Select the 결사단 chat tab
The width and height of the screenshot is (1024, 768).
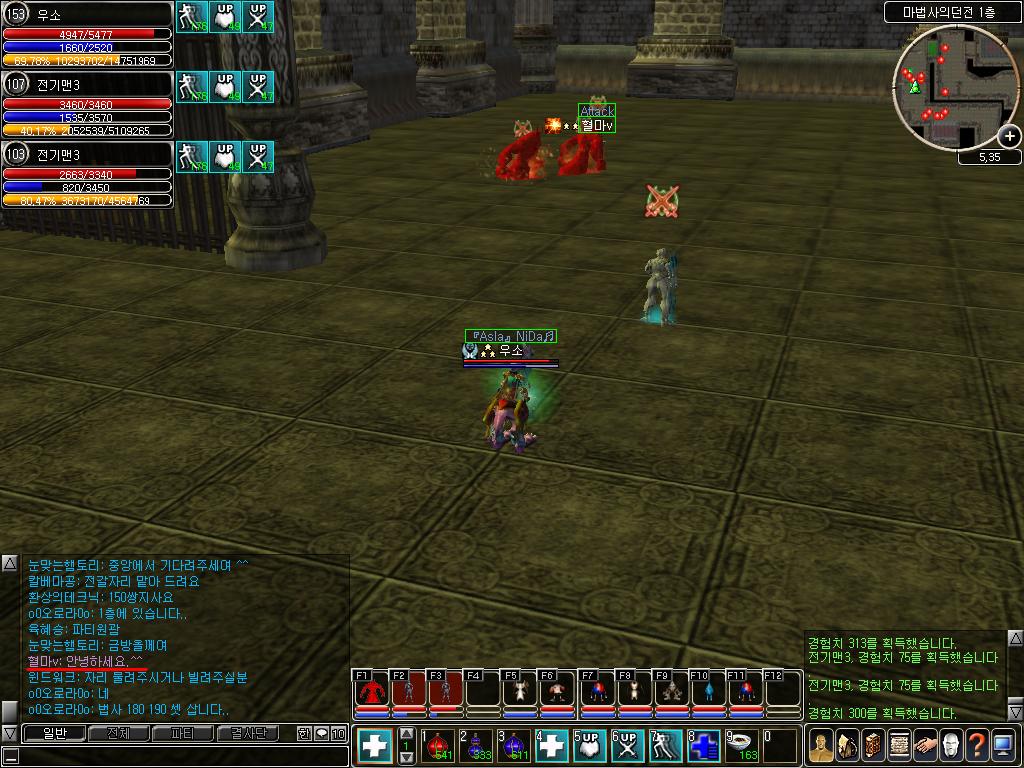[x=249, y=734]
